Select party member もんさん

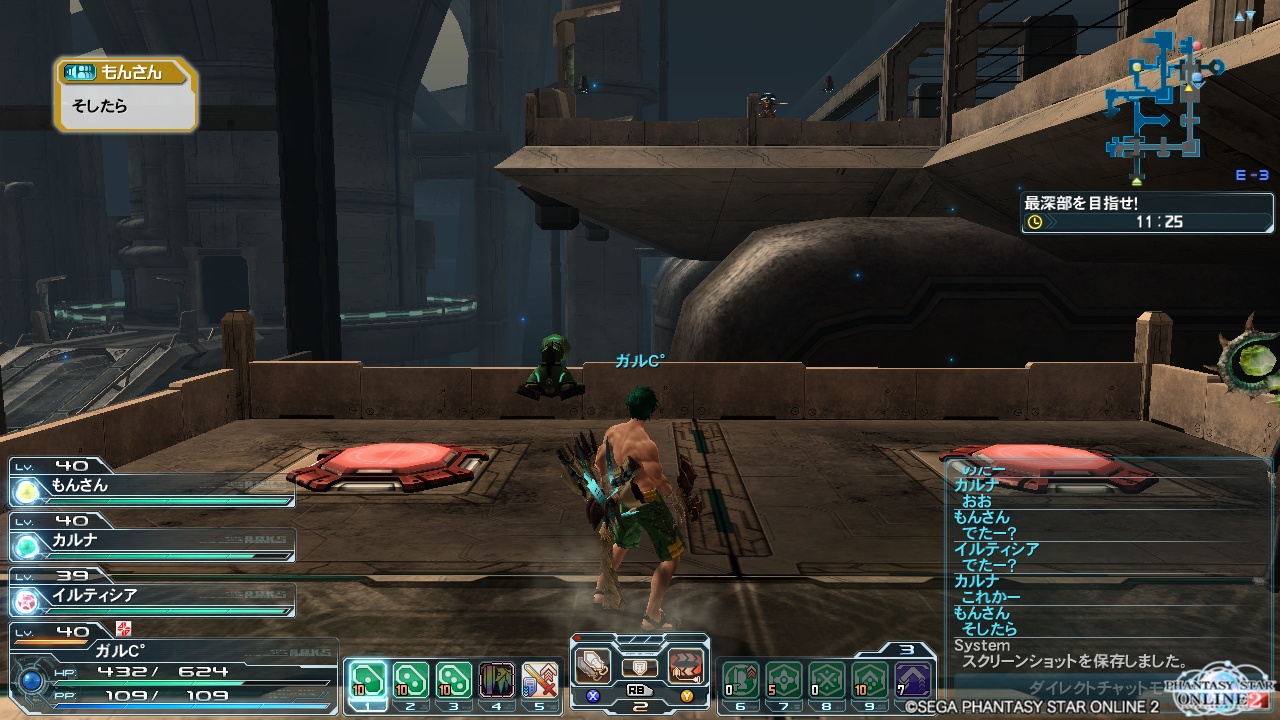[x=152, y=487]
